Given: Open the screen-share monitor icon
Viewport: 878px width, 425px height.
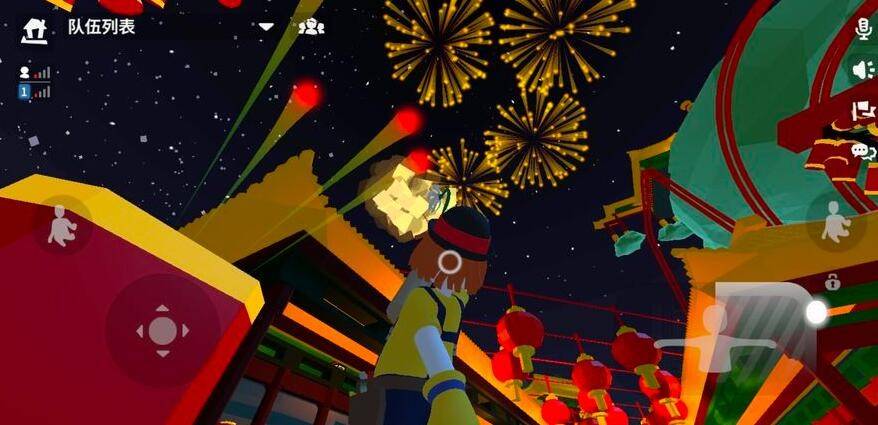Looking at the screenshot, I should (x=862, y=110).
